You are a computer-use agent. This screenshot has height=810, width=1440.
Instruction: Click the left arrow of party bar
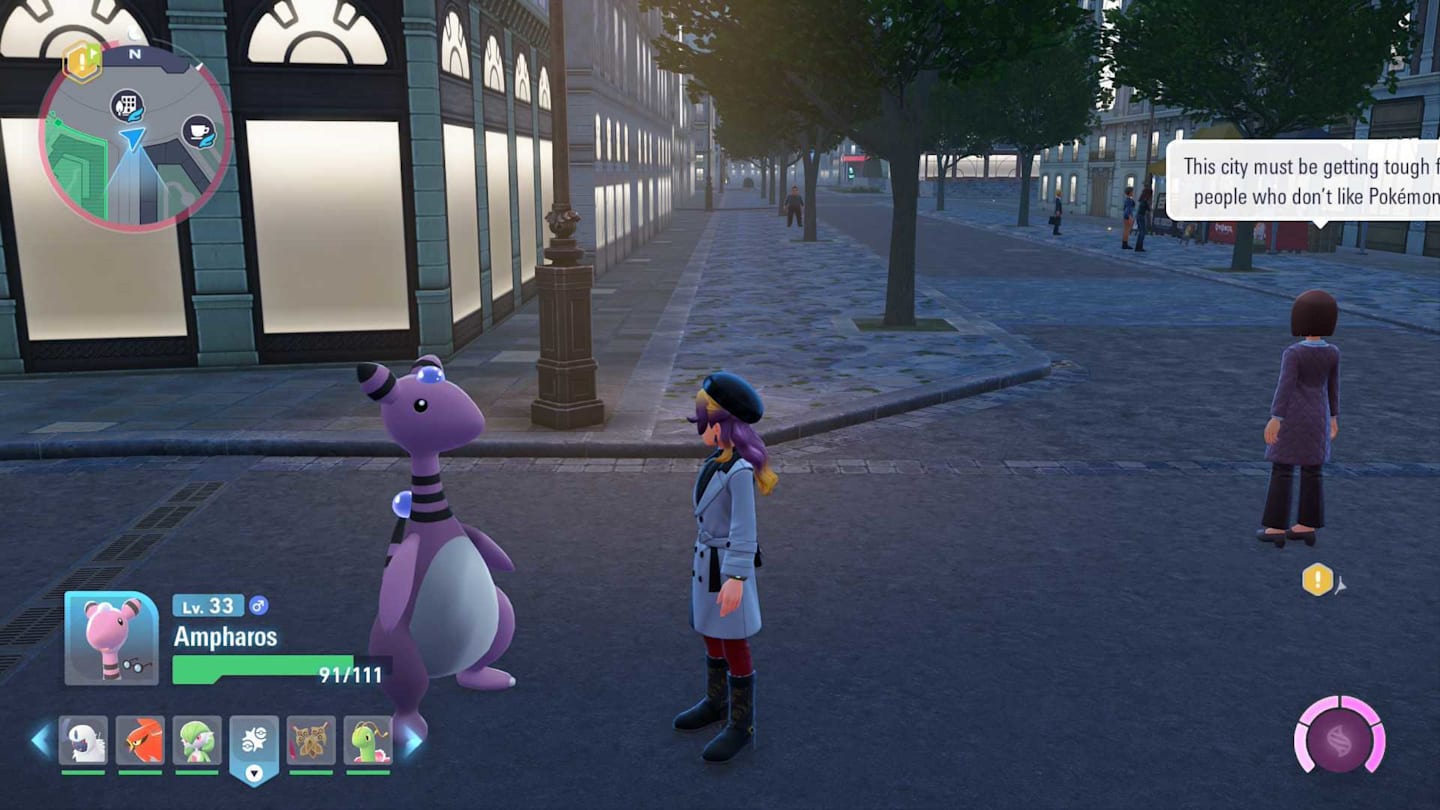(41, 741)
